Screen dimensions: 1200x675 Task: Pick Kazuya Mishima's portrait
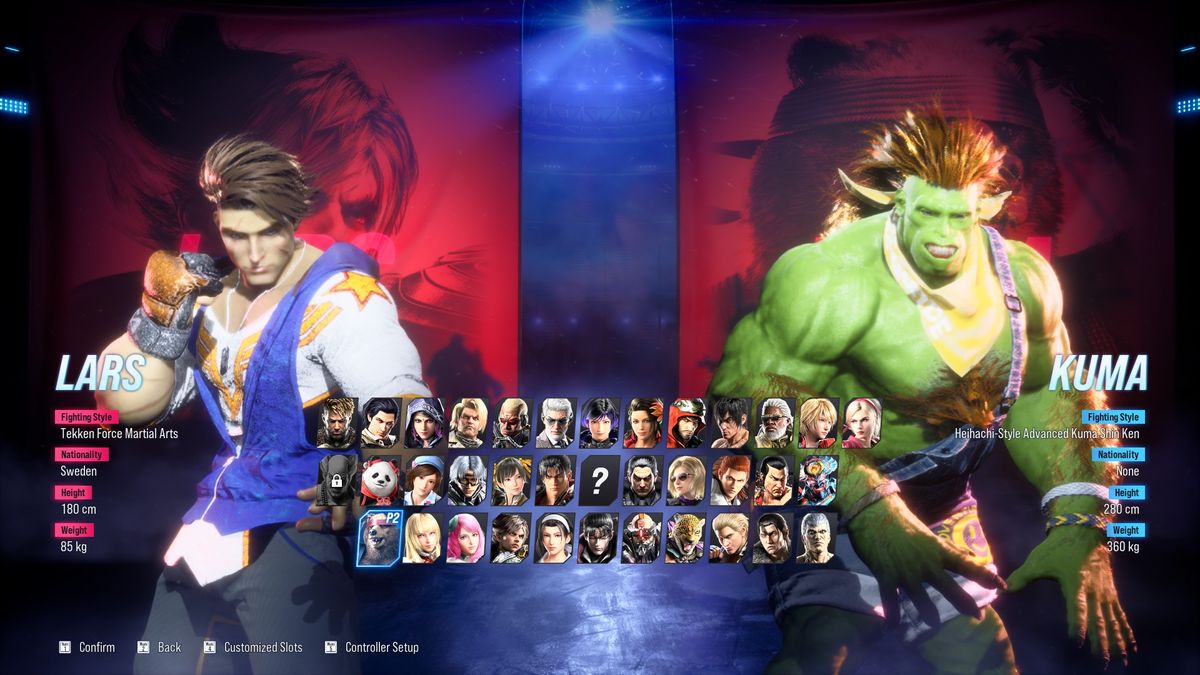coord(643,481)
